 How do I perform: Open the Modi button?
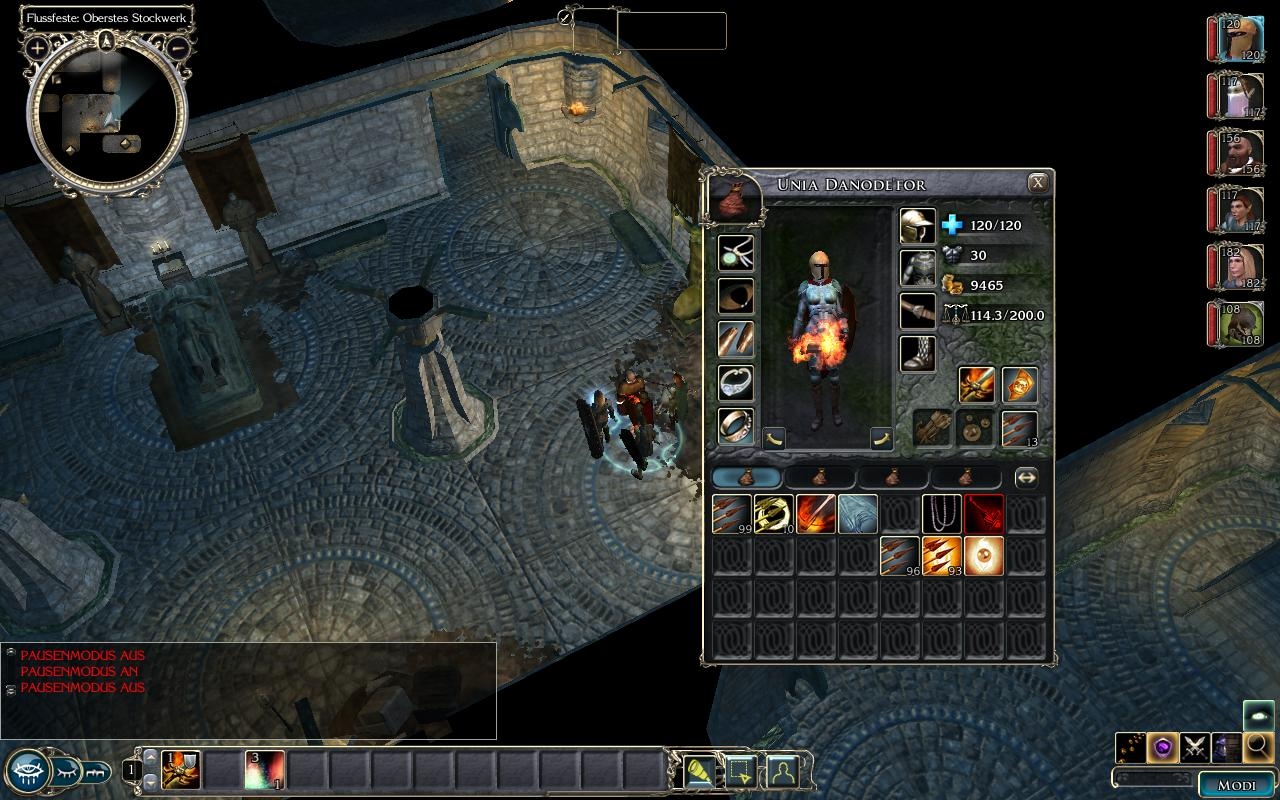click(x=1236, y=785)
